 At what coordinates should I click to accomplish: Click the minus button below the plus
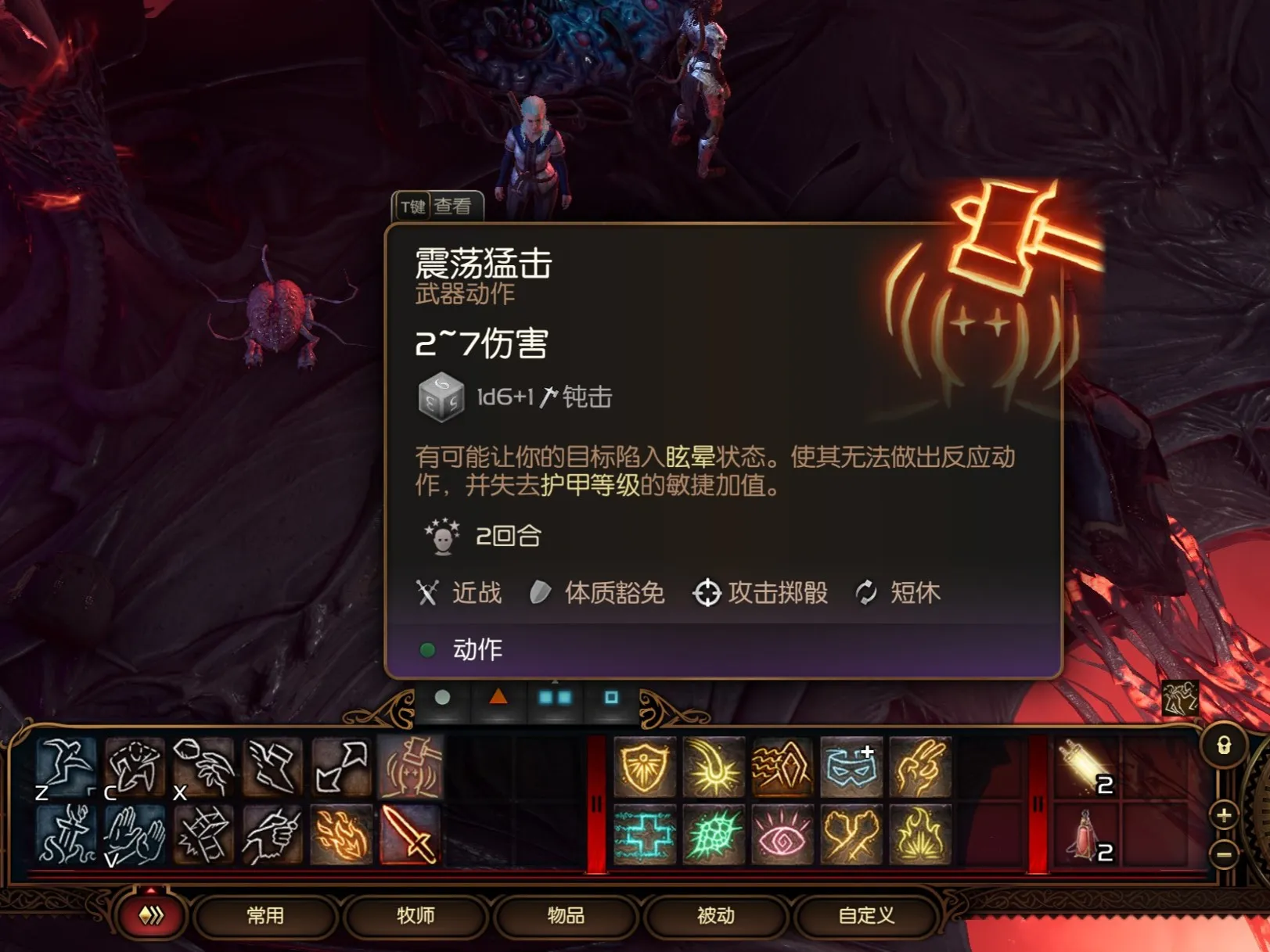[1223, 853]
